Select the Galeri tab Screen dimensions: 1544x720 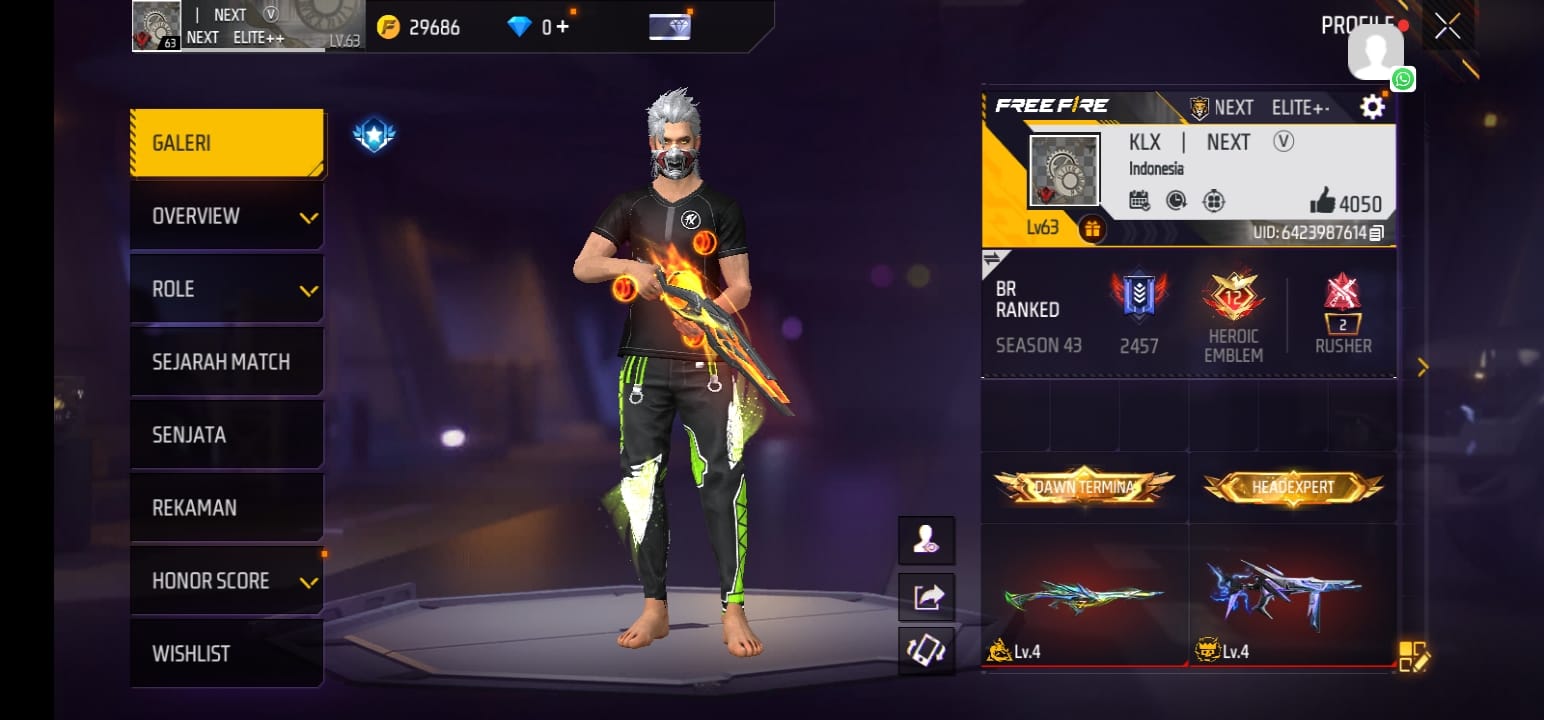coord(227,143)
